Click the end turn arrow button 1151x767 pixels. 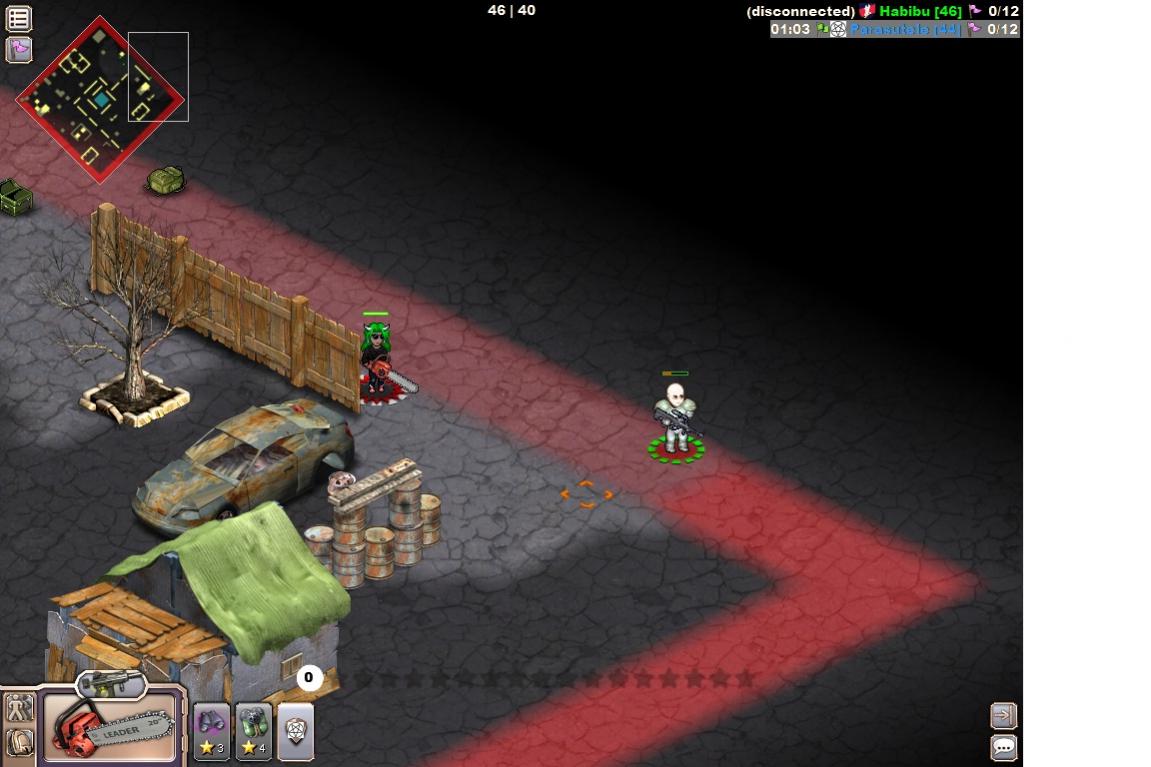pos(1003,715)
